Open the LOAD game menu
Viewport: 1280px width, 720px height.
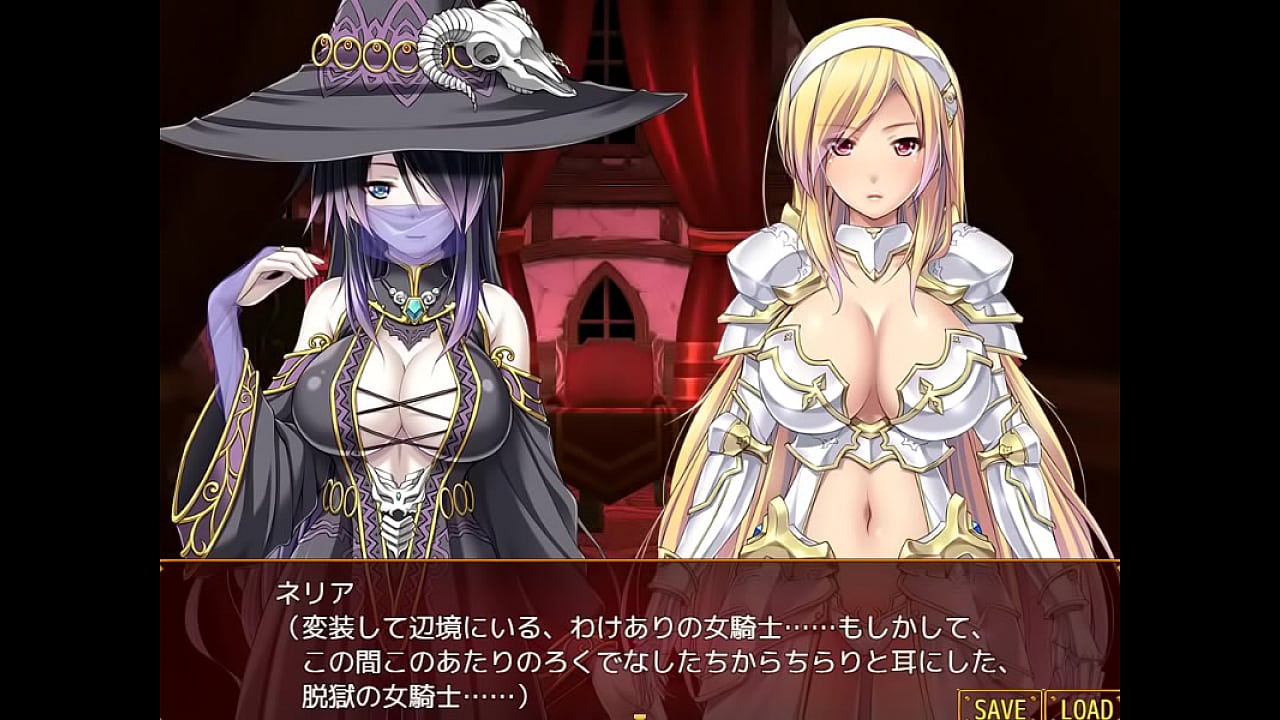pyautogui.click(x=1084, y=707)
